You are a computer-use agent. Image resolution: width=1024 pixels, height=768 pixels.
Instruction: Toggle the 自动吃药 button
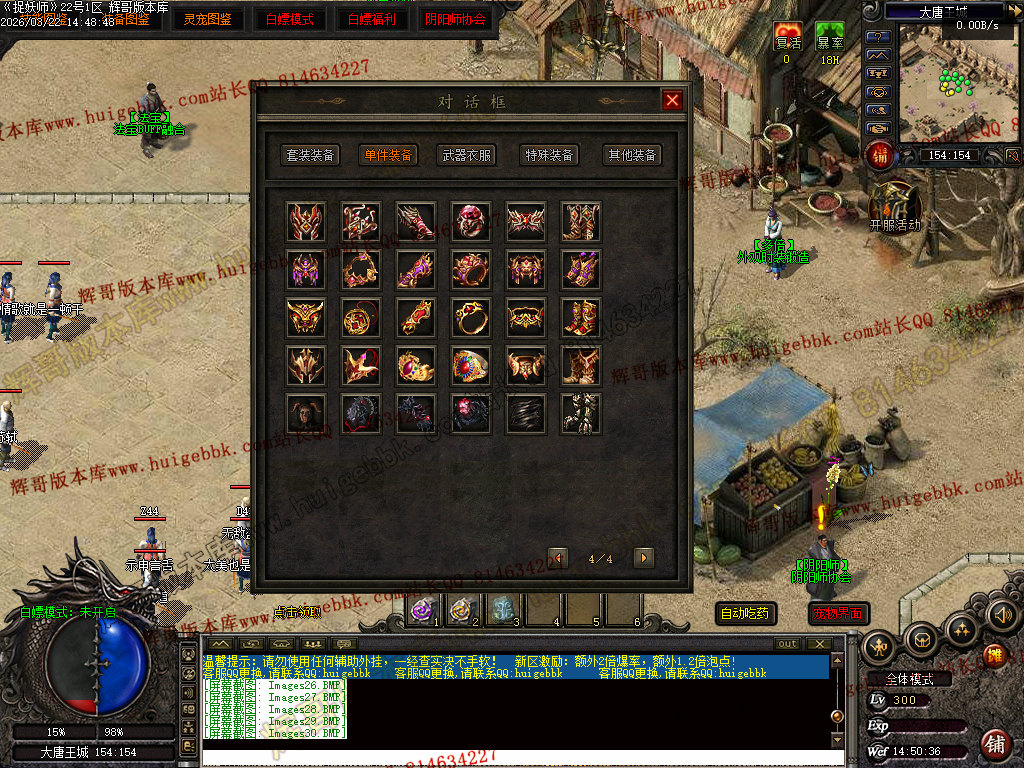(747, 613)
